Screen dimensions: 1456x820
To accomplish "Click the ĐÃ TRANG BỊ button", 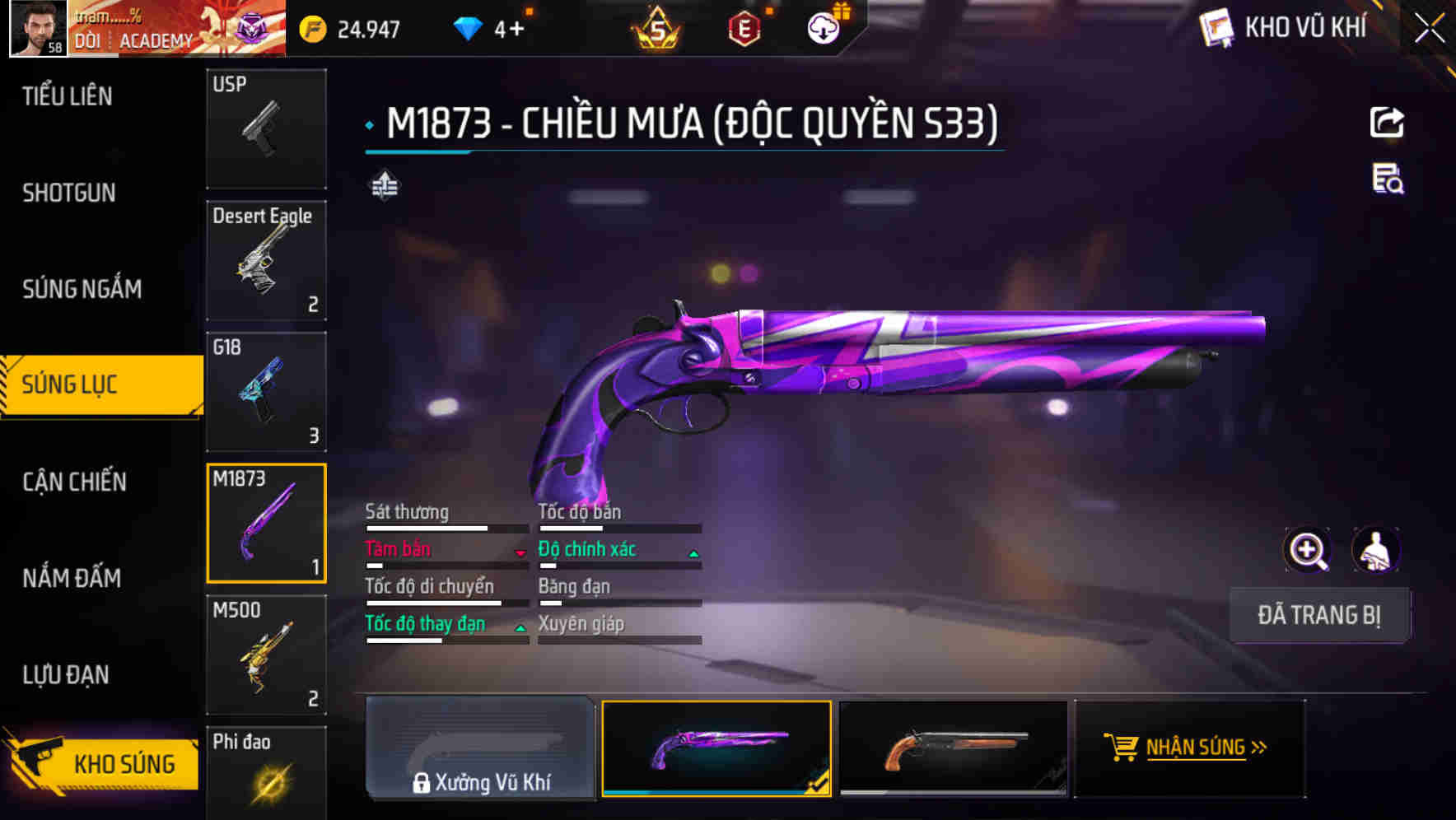I will [x=1320, y=615].
